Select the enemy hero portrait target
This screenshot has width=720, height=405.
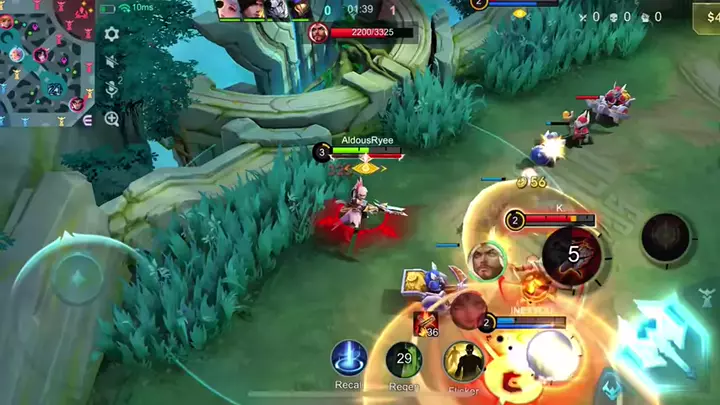pos(486,262)
